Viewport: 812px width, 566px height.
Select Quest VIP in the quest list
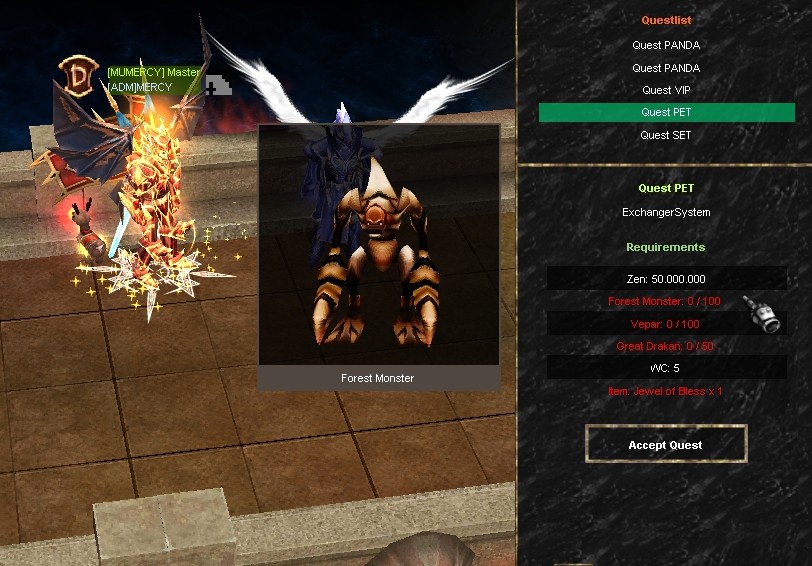666,90
